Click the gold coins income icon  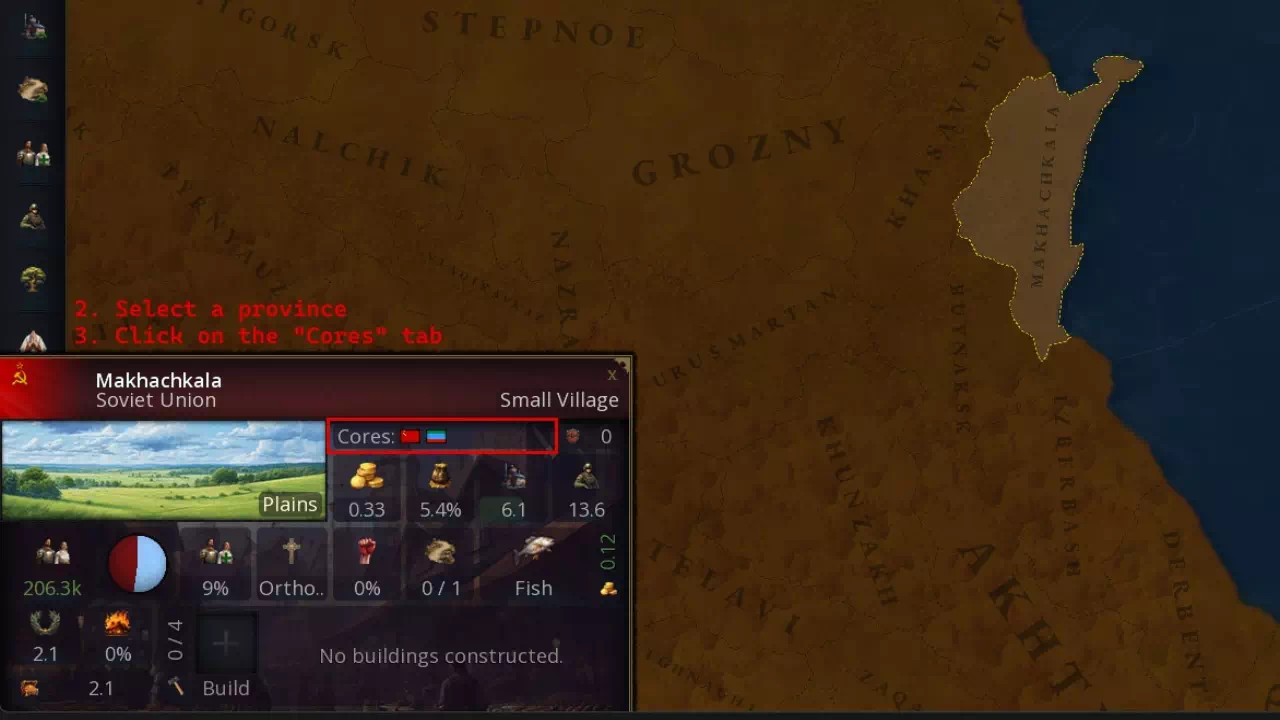(367, 476)
